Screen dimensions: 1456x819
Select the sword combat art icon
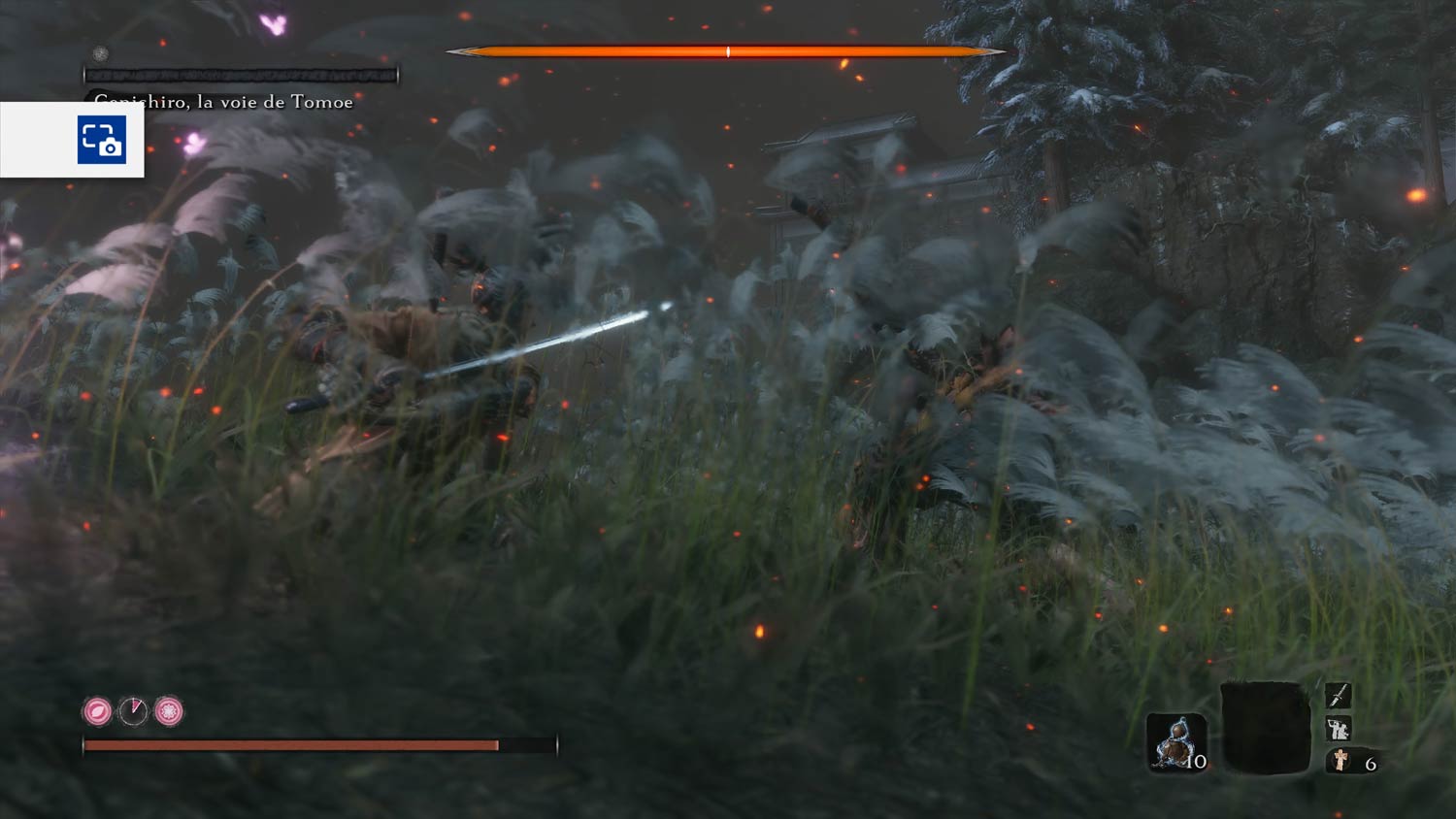(x=1338, y=695)
